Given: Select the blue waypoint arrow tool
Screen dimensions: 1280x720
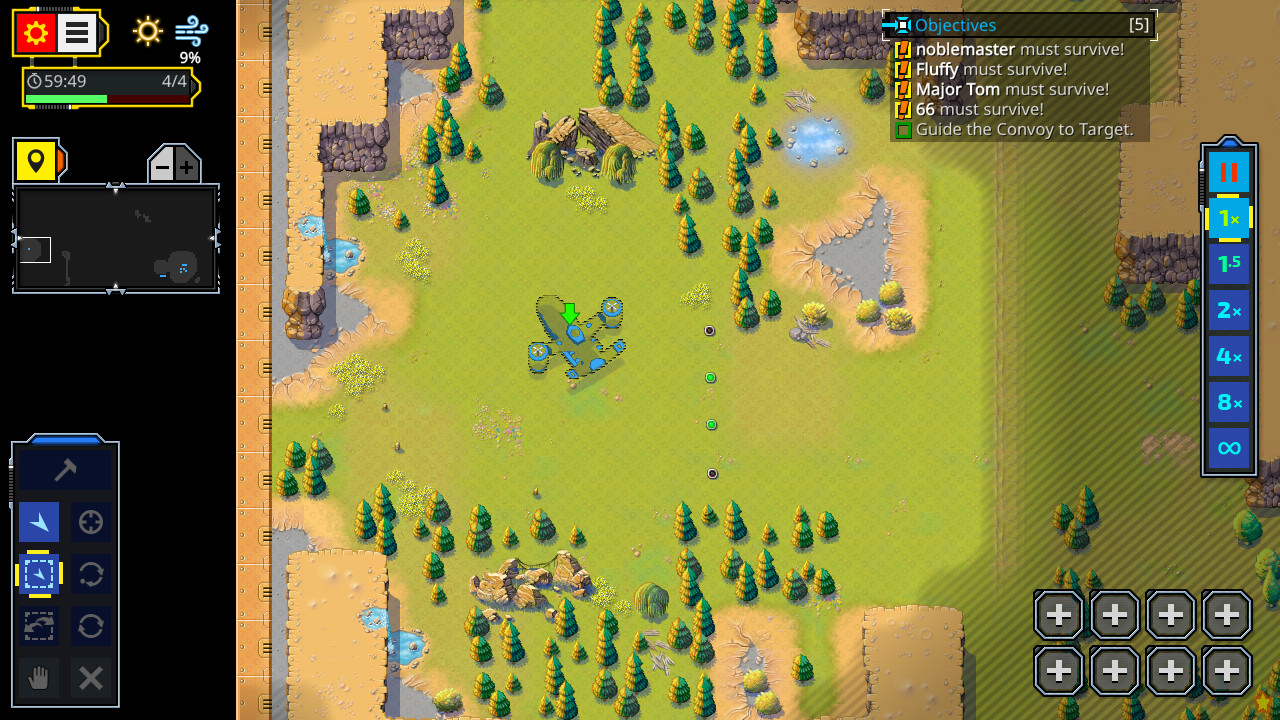Looking at the screenshot, I should click(38, 522).
